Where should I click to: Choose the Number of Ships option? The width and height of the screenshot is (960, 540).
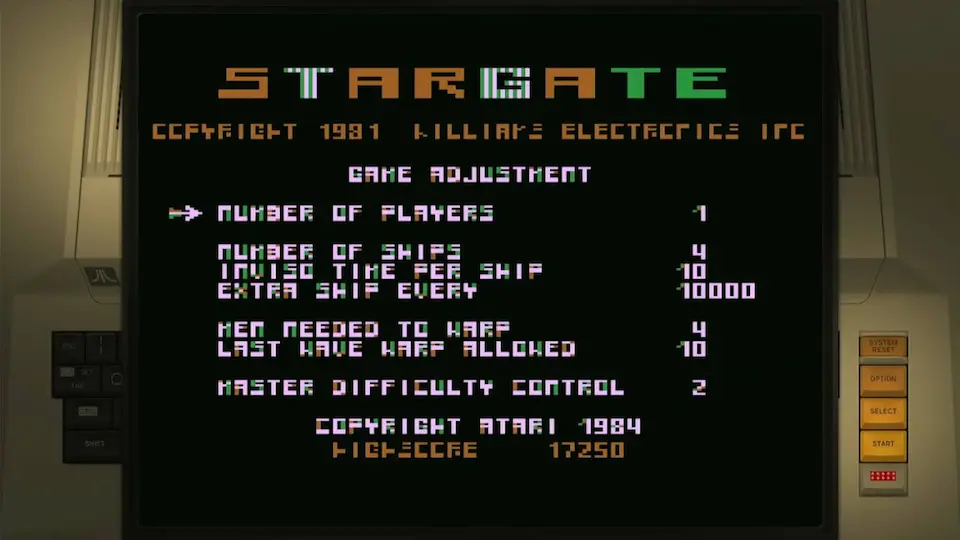[339, 251]
